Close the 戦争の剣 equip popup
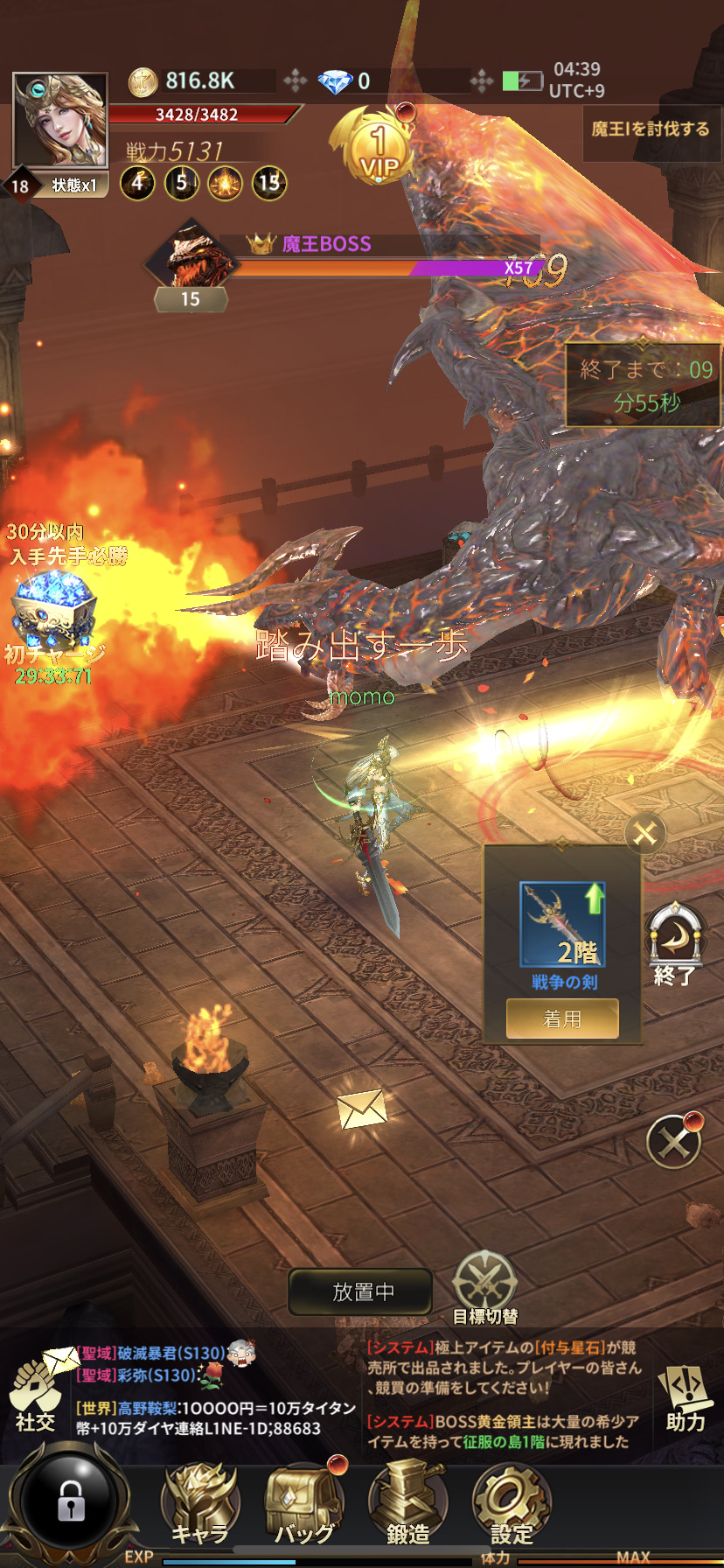Image resolution: width=724 pixels, height=1568 pixels. pyautogui.click(x=645, y=833)
